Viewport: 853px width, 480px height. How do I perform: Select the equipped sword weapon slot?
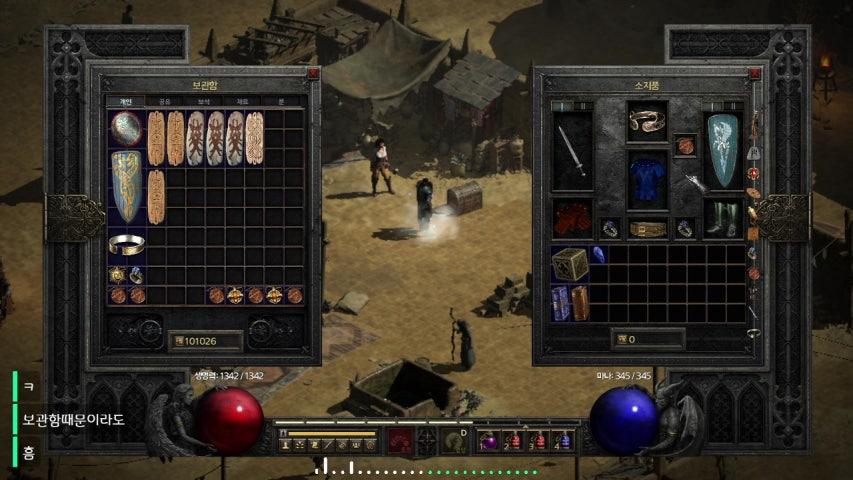(x=572, y=152)
